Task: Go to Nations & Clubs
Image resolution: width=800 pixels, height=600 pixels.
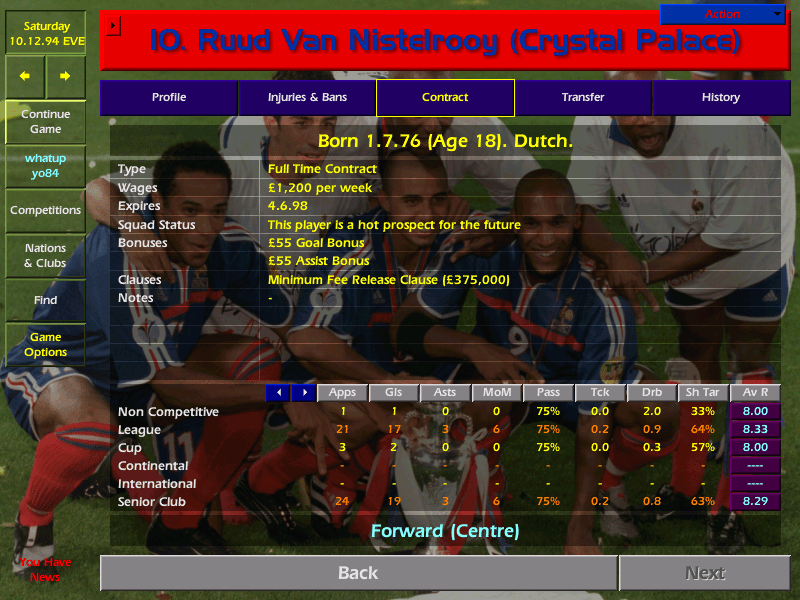Action: tap(45, 256)
